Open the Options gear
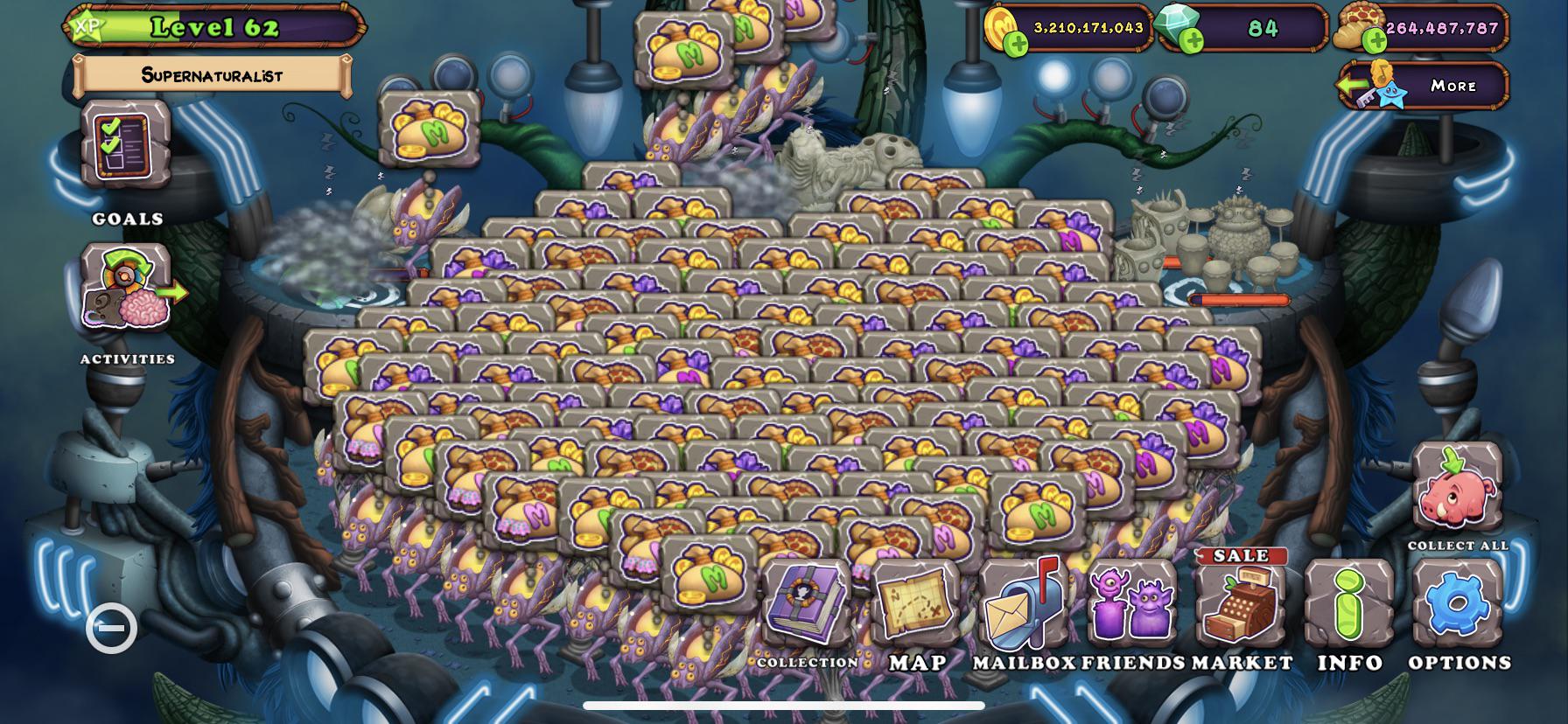Viewport: 1568px width, 724px height. click(x=1458, y=605)
